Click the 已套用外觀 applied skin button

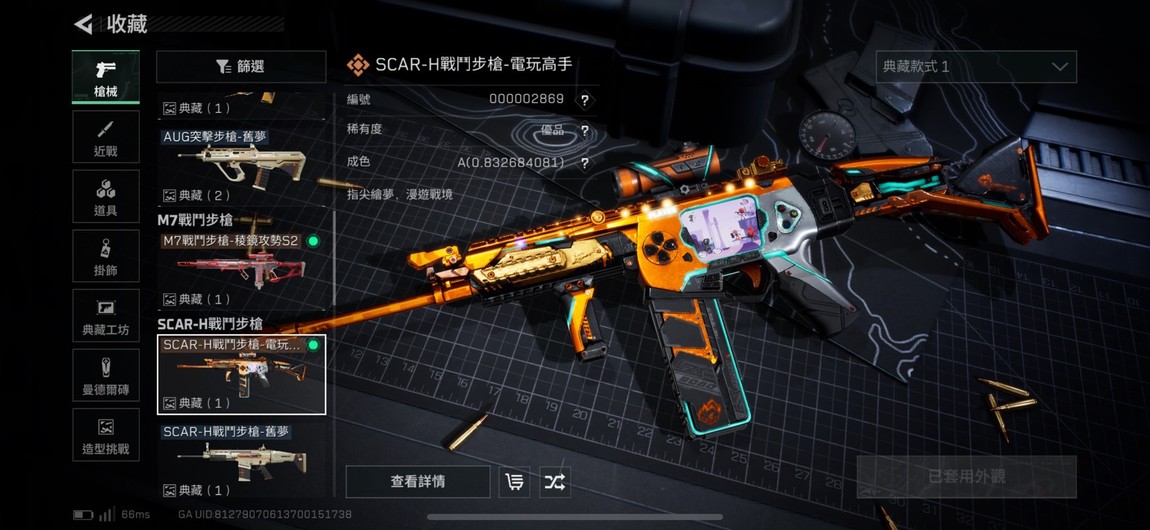tap(966, 477)
